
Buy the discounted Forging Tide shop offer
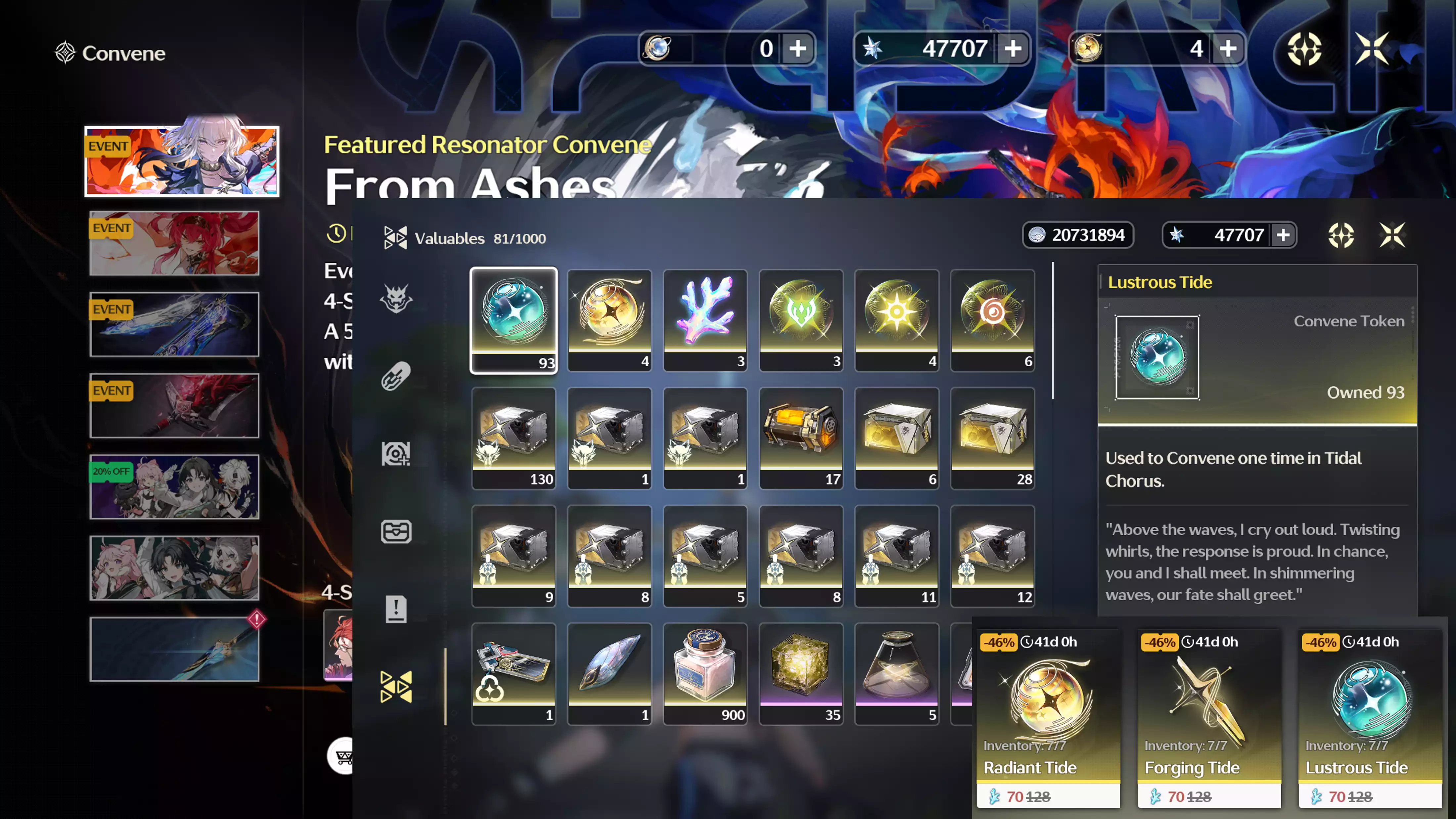pyautogui.click(x=1209, y=718)
